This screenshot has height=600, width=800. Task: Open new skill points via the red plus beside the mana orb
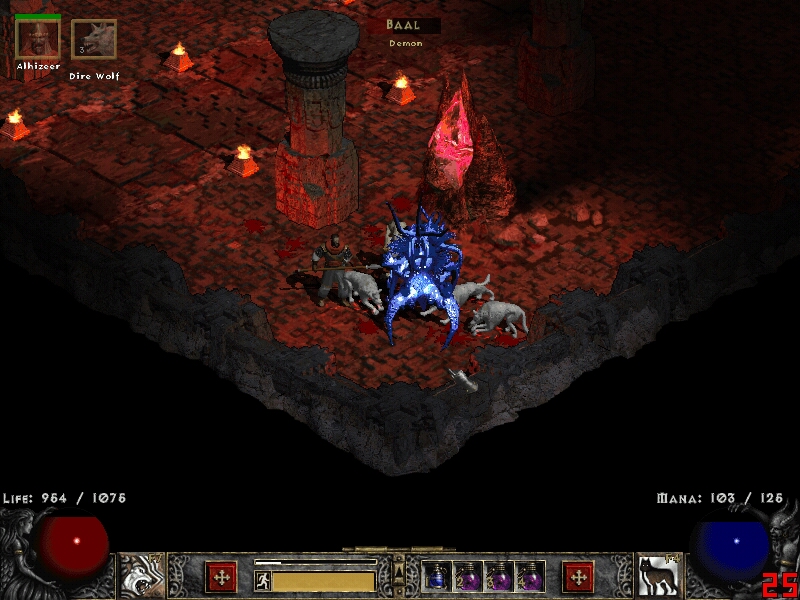[x=578, y=576]
